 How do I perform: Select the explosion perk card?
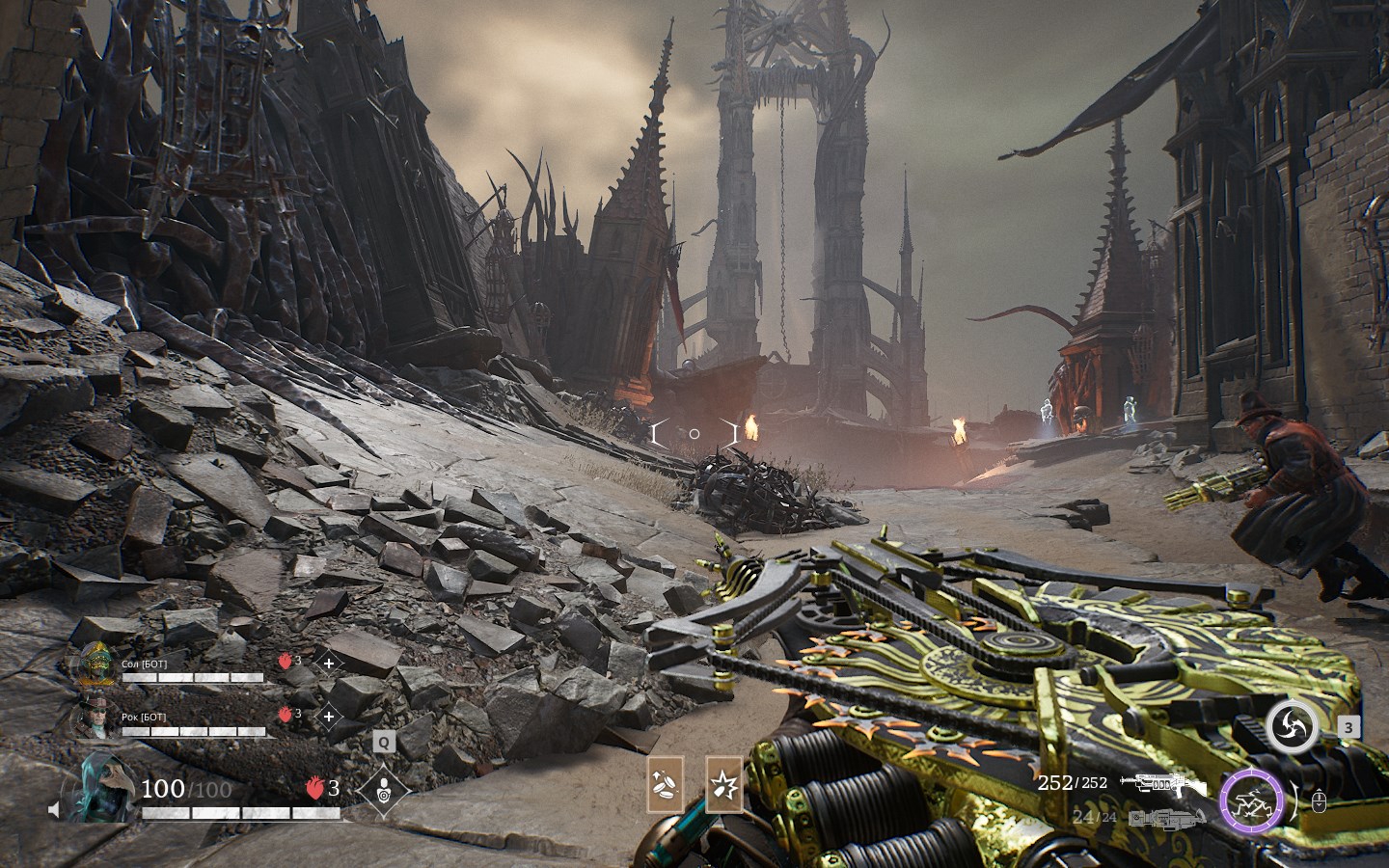[x=724, y=784]
